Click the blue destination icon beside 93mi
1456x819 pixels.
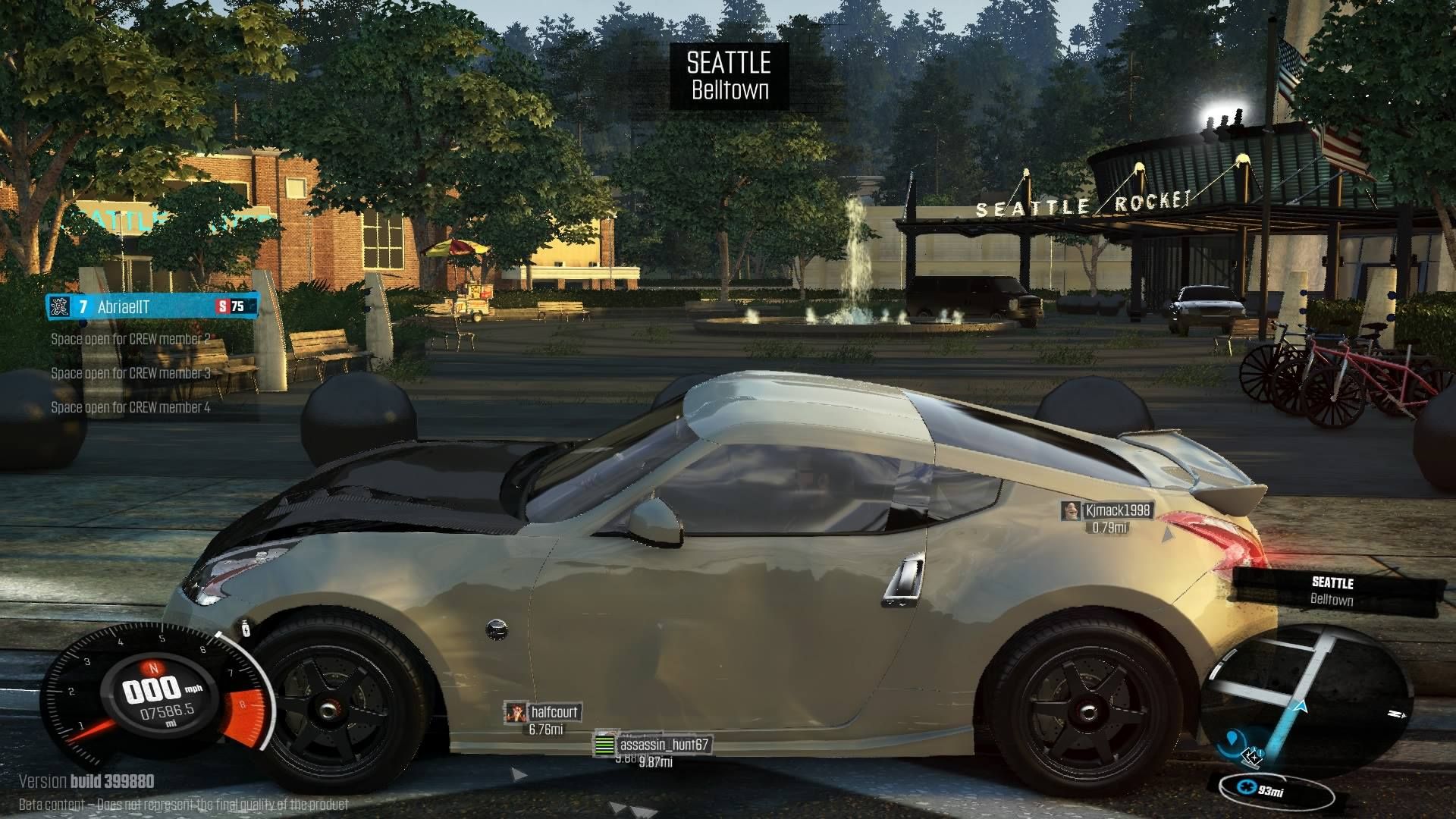(1247, 788)
